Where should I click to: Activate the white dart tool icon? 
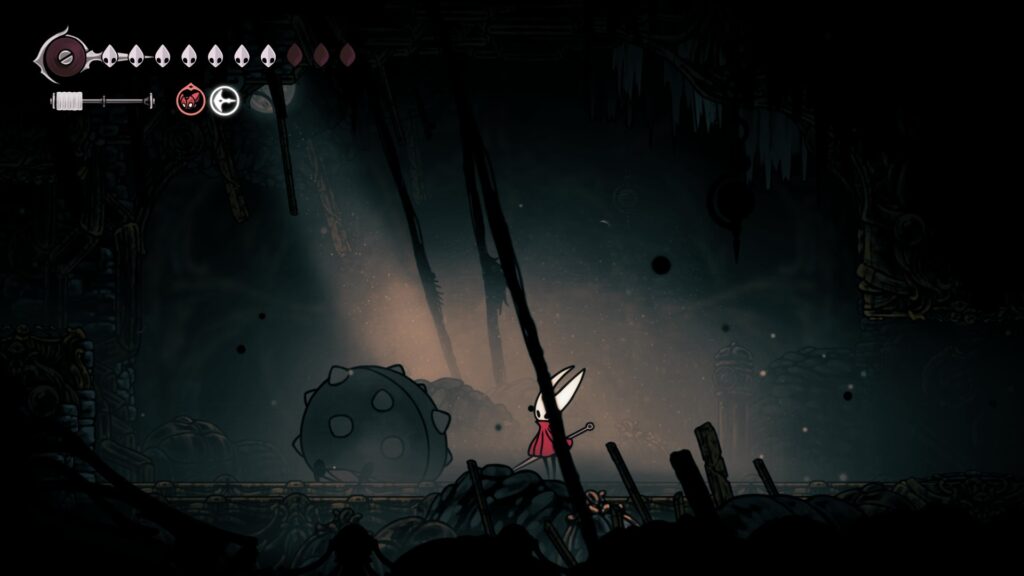pyautogui.click(x=225, y=100)
